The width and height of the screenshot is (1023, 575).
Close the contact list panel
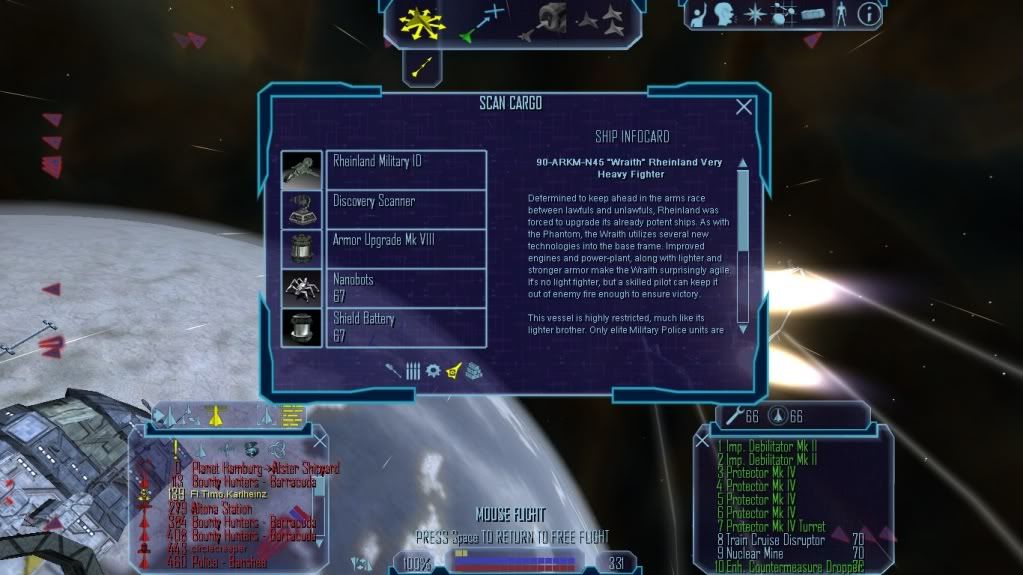coord(319,440)
